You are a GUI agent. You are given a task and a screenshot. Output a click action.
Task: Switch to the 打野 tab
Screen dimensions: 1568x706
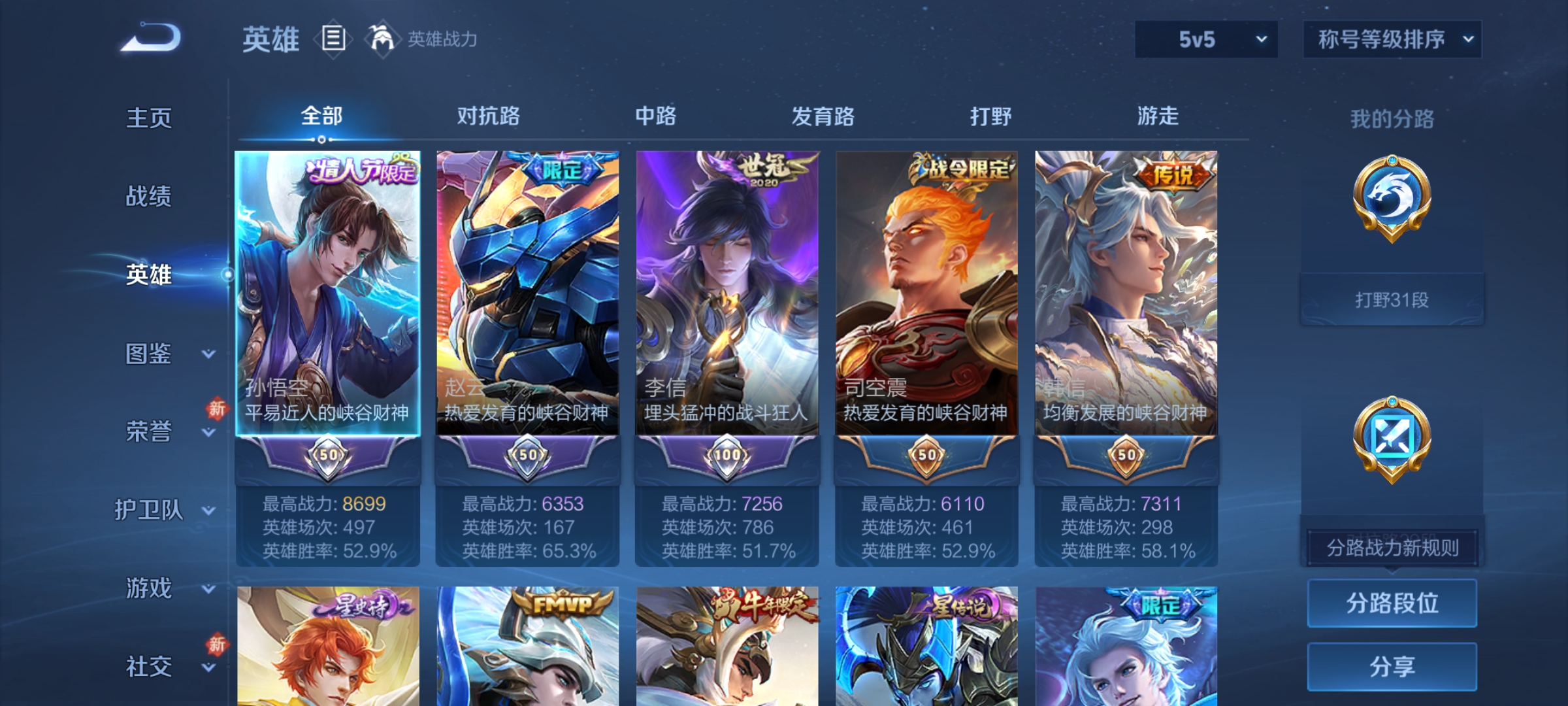990,116
